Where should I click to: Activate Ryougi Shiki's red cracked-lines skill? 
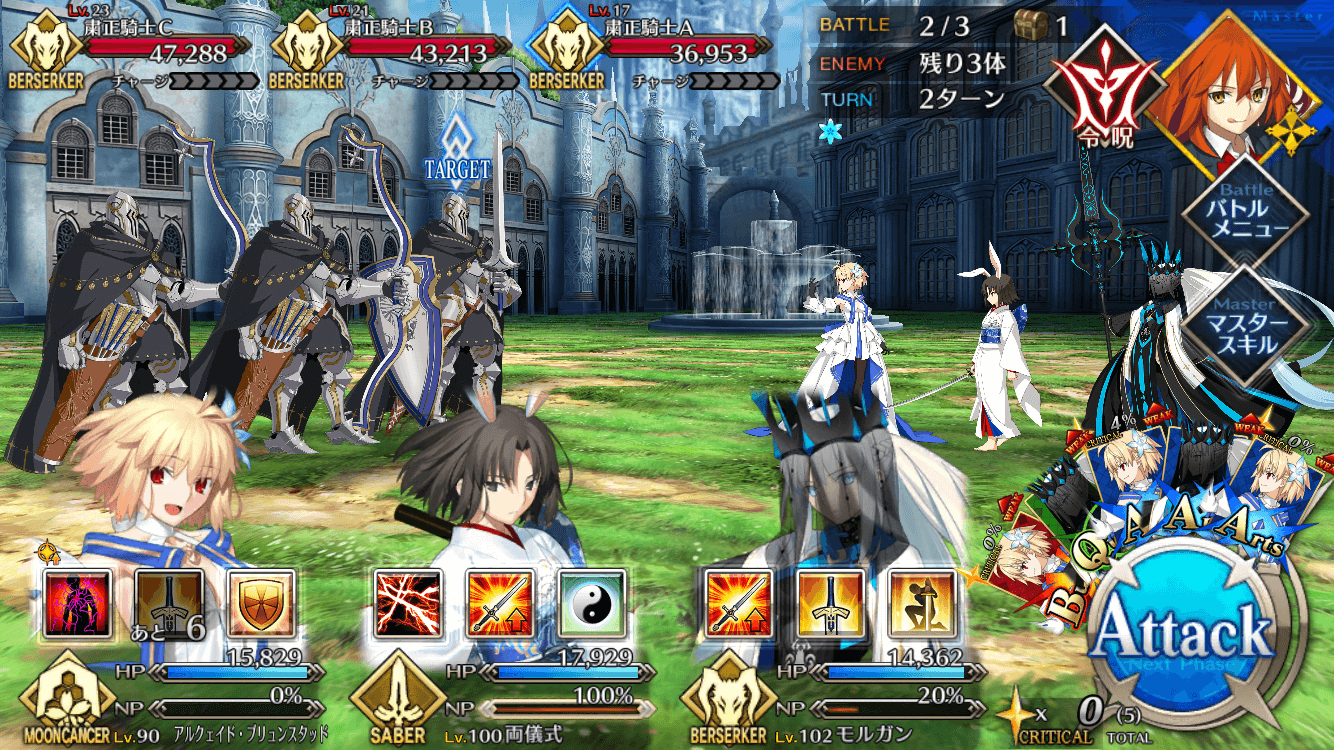point(407,603)
